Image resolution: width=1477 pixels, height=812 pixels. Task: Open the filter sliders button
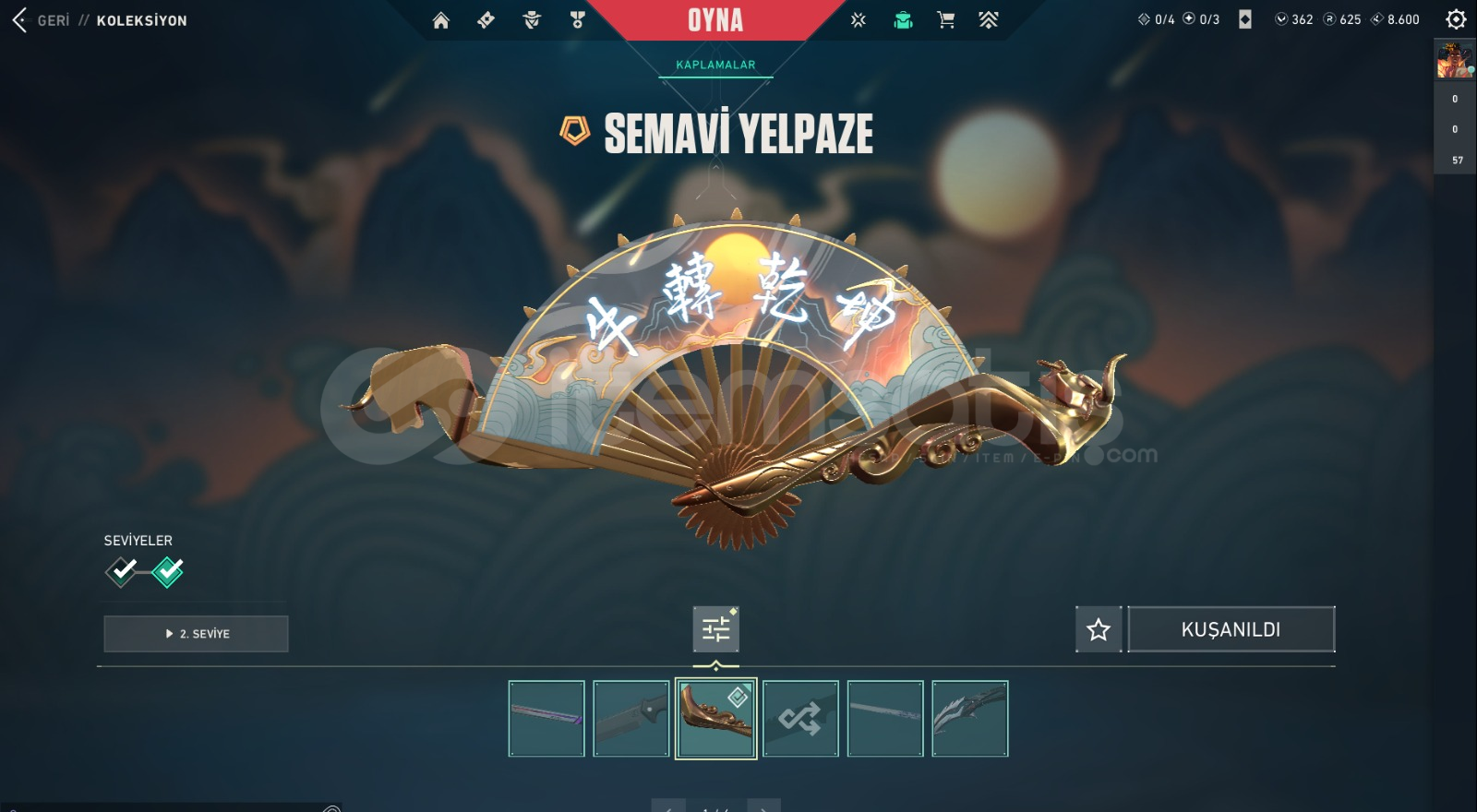pos(716,629)
